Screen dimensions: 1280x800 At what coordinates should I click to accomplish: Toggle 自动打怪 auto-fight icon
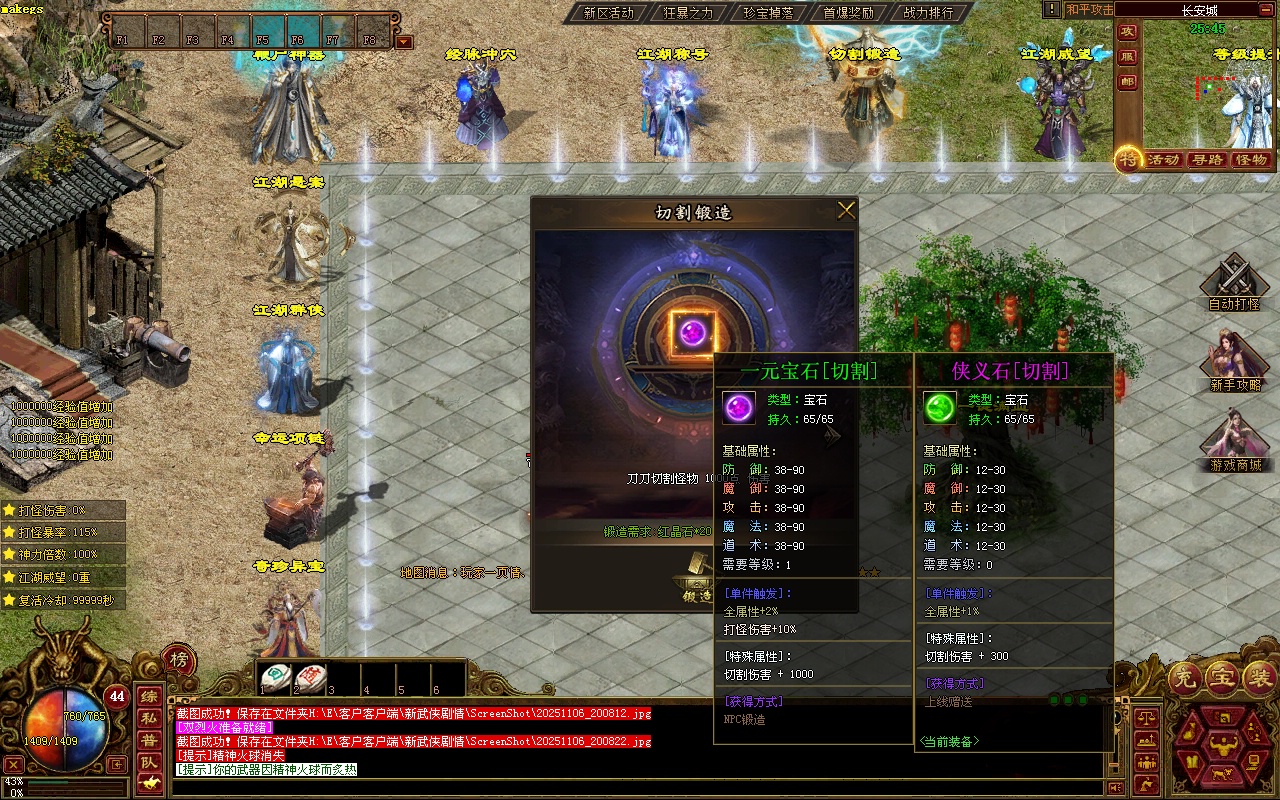[x=1234, y=279]
